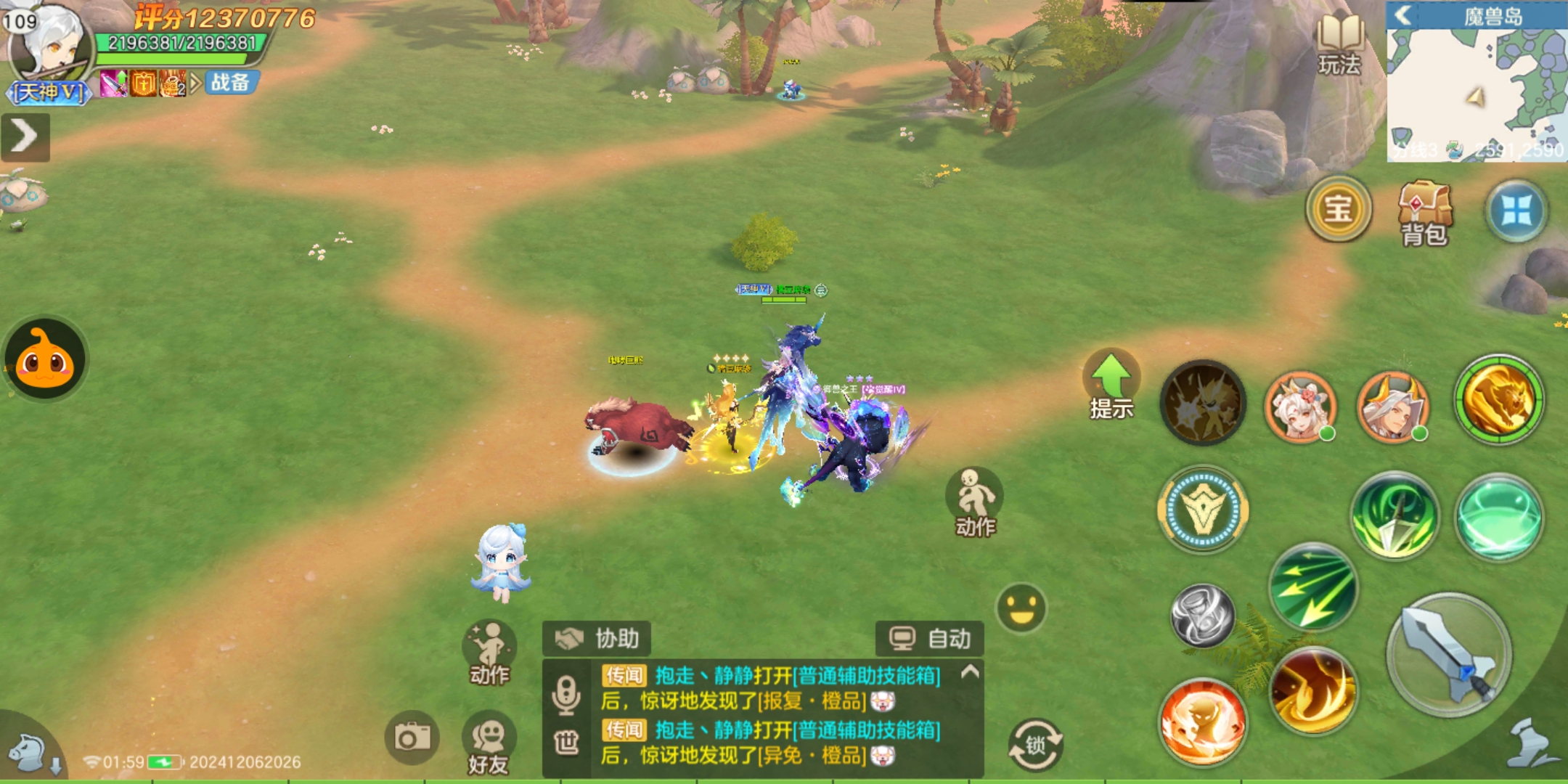Open the yellow smiley emoji panel
Screen dimensions: 1568x784
click(1021, 608)
